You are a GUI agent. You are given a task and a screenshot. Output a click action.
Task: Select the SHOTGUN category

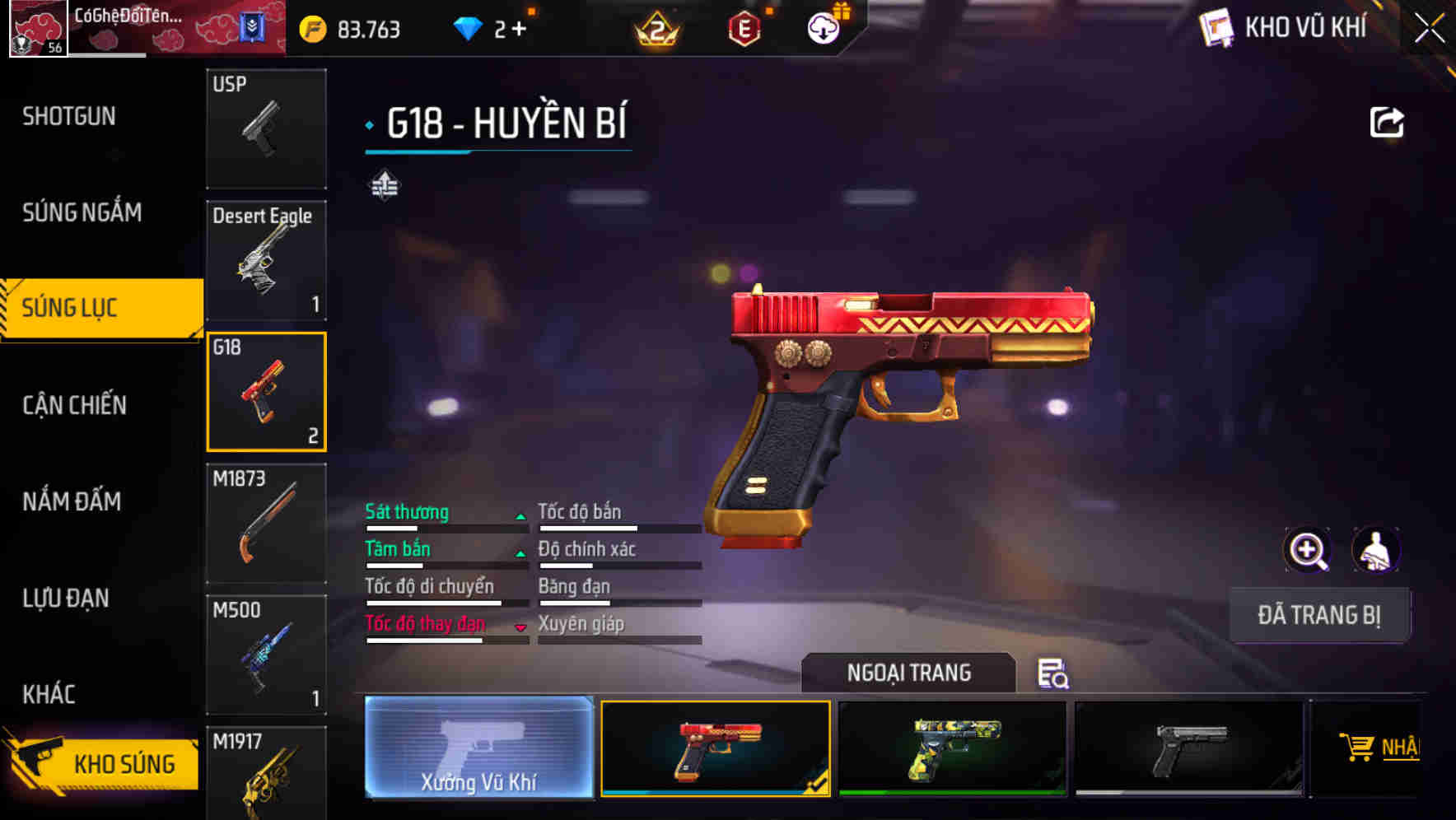[68, 116]
